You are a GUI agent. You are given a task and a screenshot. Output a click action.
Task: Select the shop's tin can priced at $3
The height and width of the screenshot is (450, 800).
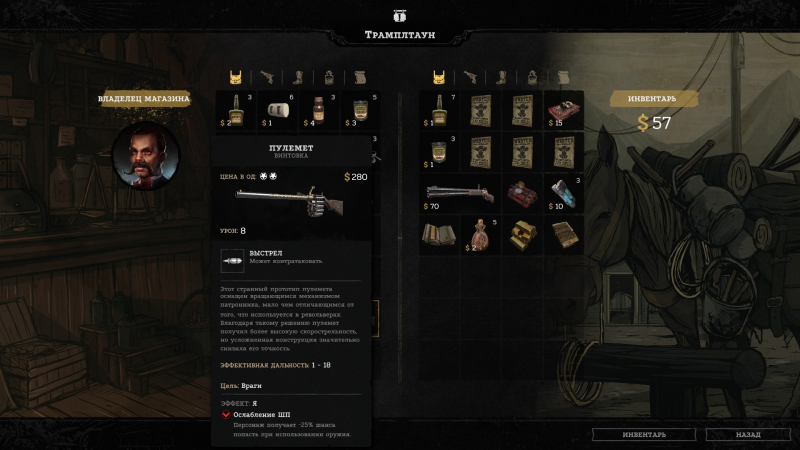(360, 110)
